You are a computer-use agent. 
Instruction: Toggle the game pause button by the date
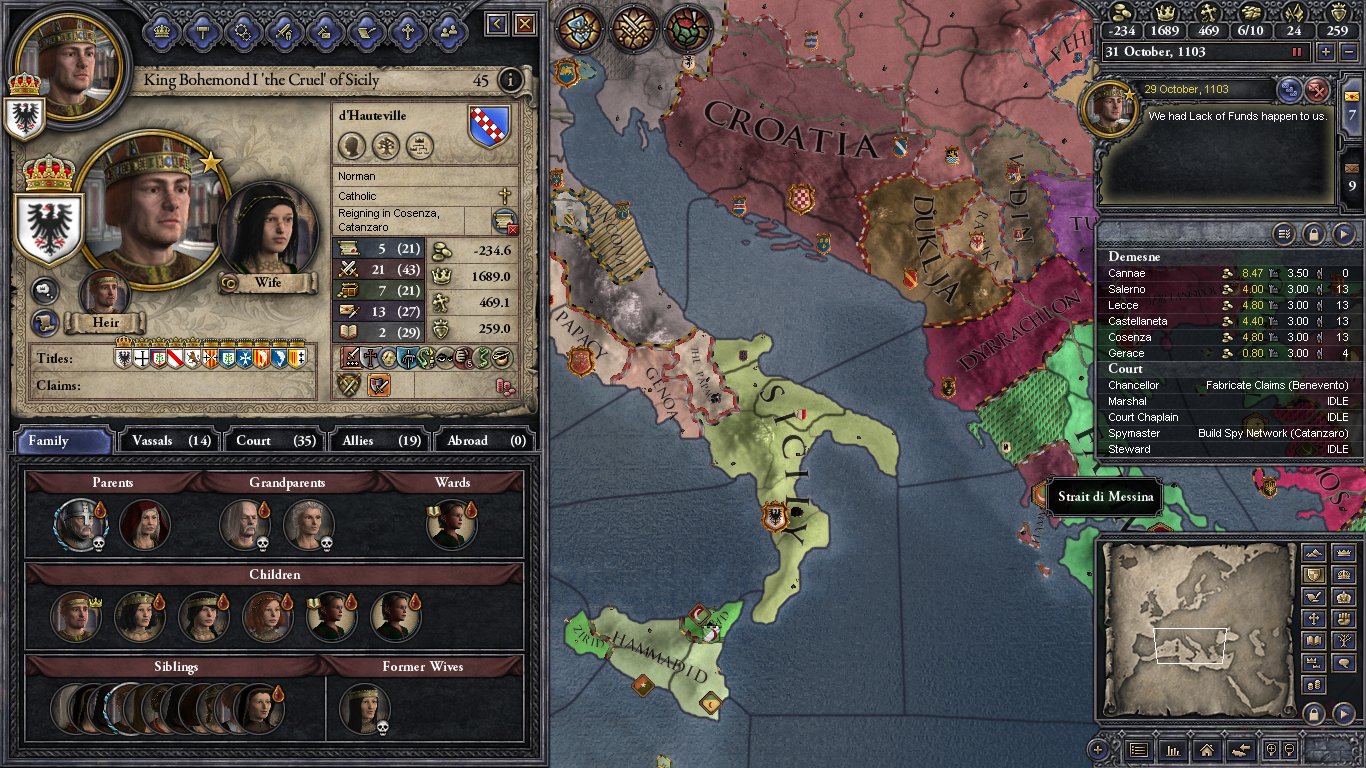point(1298,52)
